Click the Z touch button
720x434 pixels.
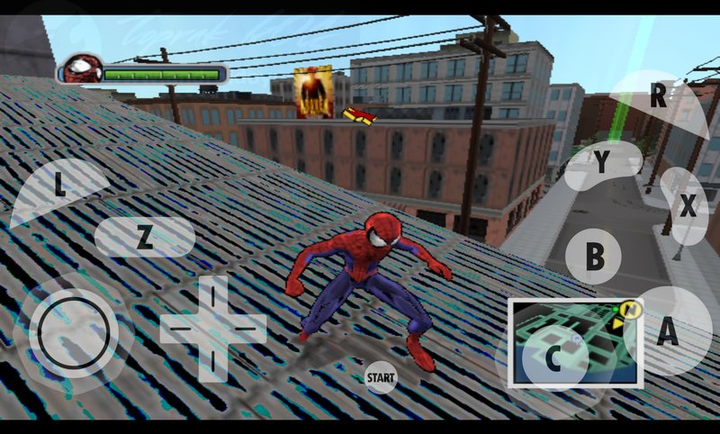click(145, 238)
